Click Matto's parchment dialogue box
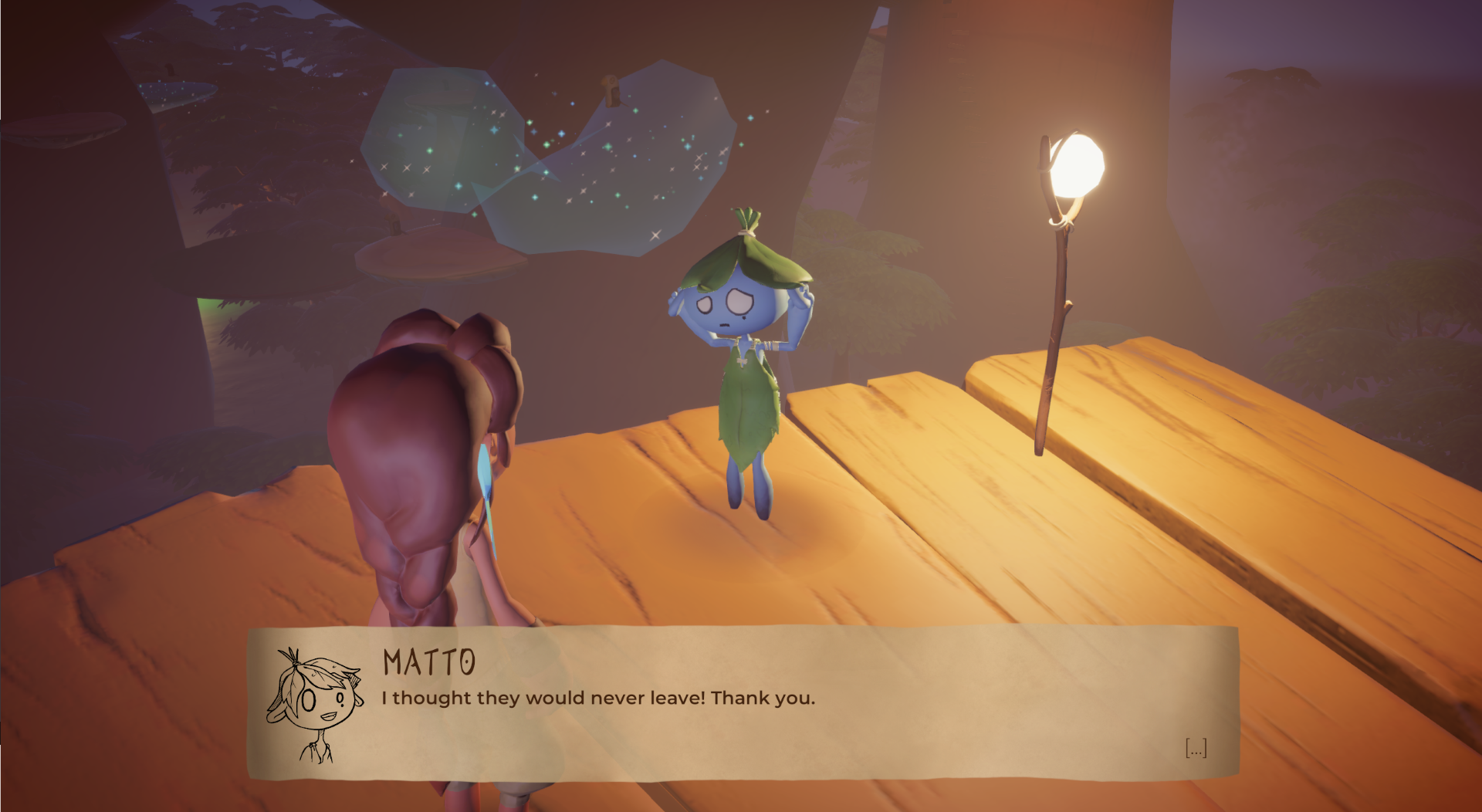This screenshot has width=1482, height=812. point(743,702)
